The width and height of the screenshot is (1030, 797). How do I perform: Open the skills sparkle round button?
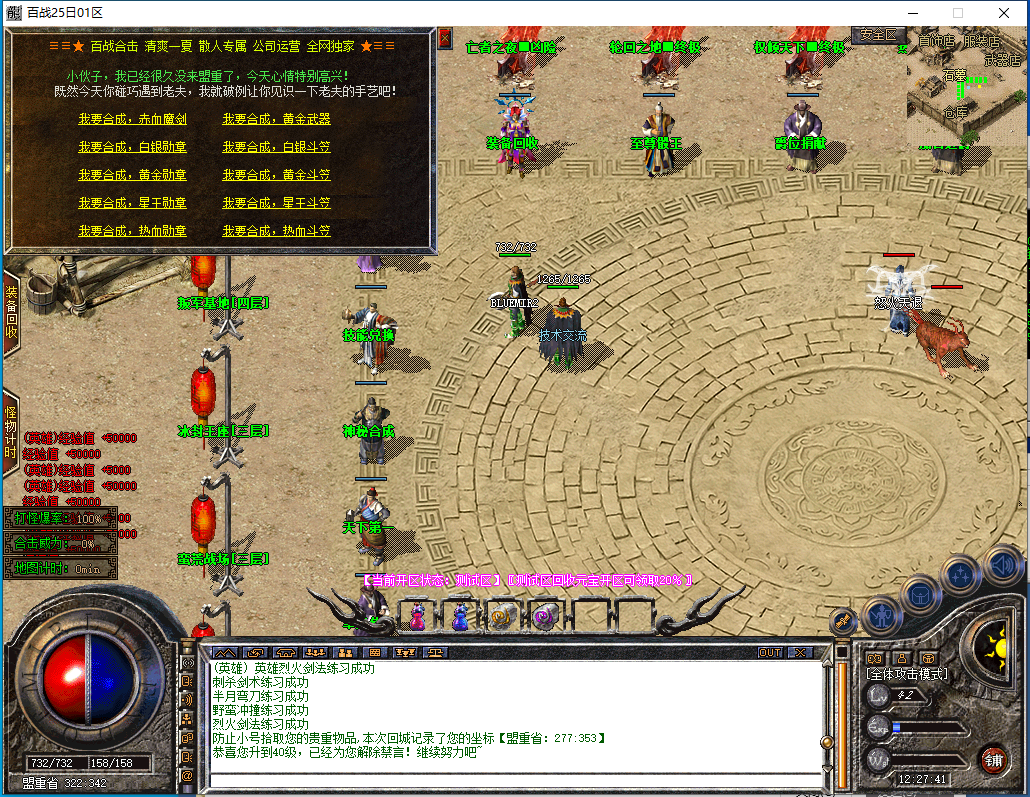961,574
